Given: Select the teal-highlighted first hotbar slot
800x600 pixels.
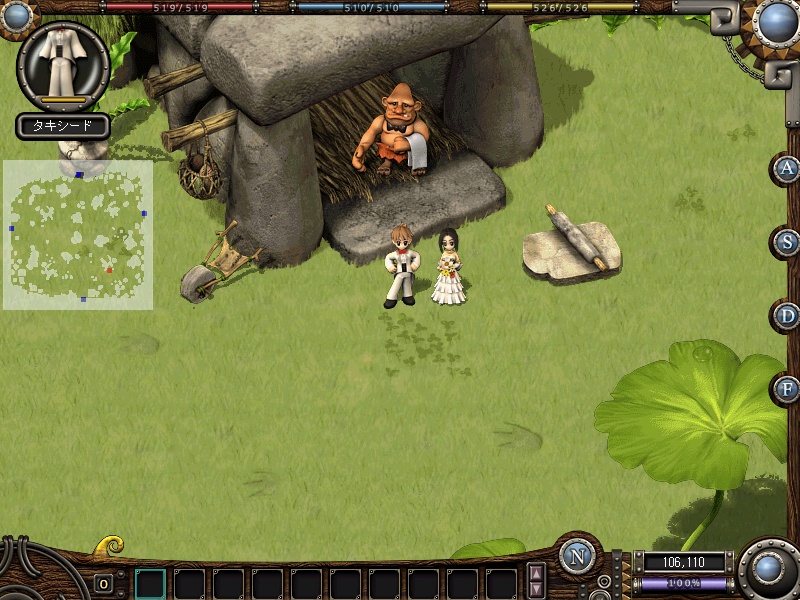Looking at the screenshot, I should click(x=150, y=584).
